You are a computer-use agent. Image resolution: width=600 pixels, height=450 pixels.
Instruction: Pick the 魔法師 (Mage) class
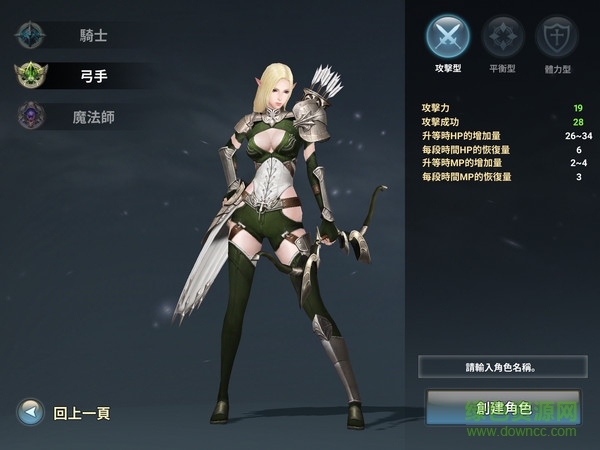(x=80, y=117)
